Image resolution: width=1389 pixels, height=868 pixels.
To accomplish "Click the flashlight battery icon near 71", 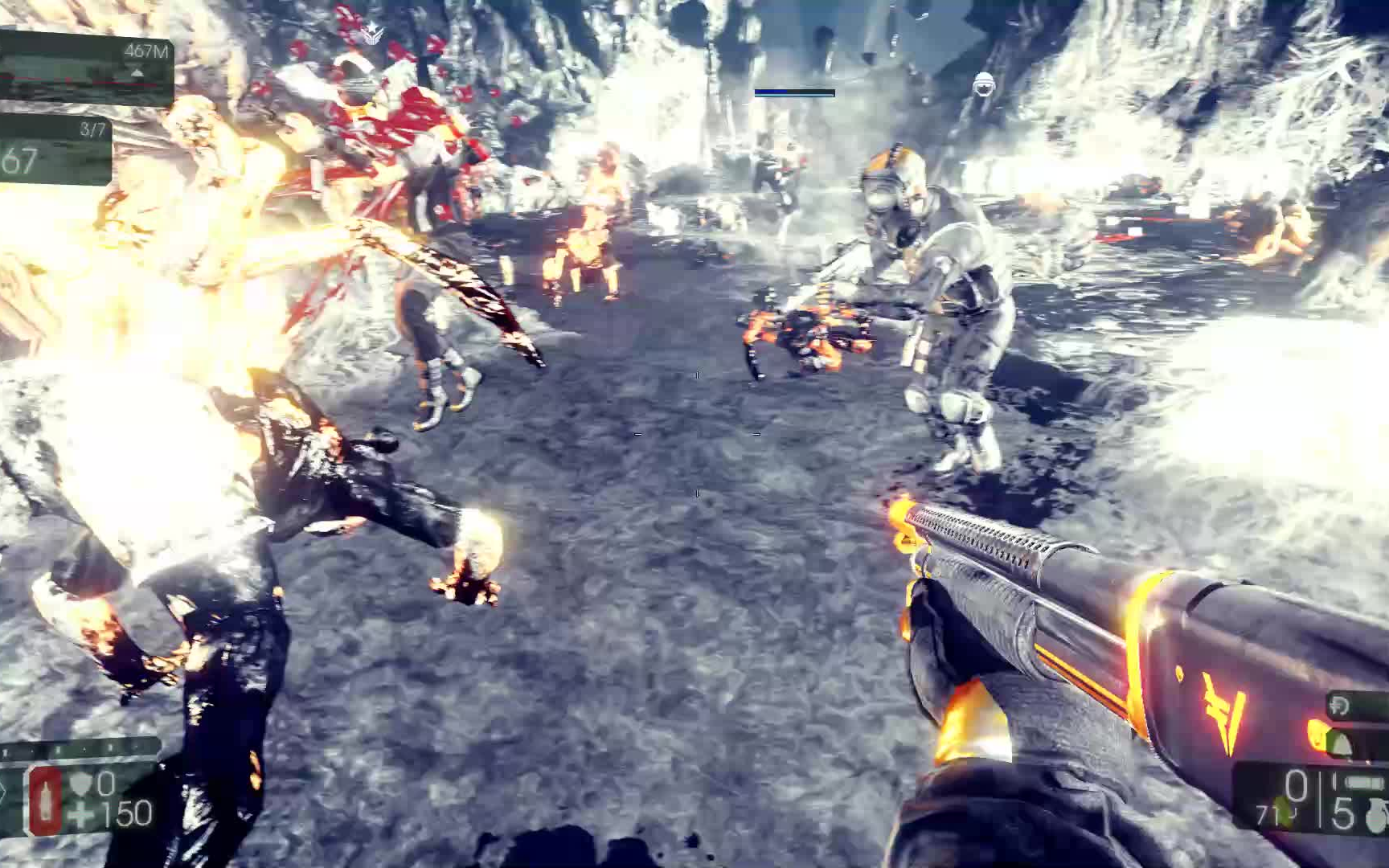I will pos(1365,783).
